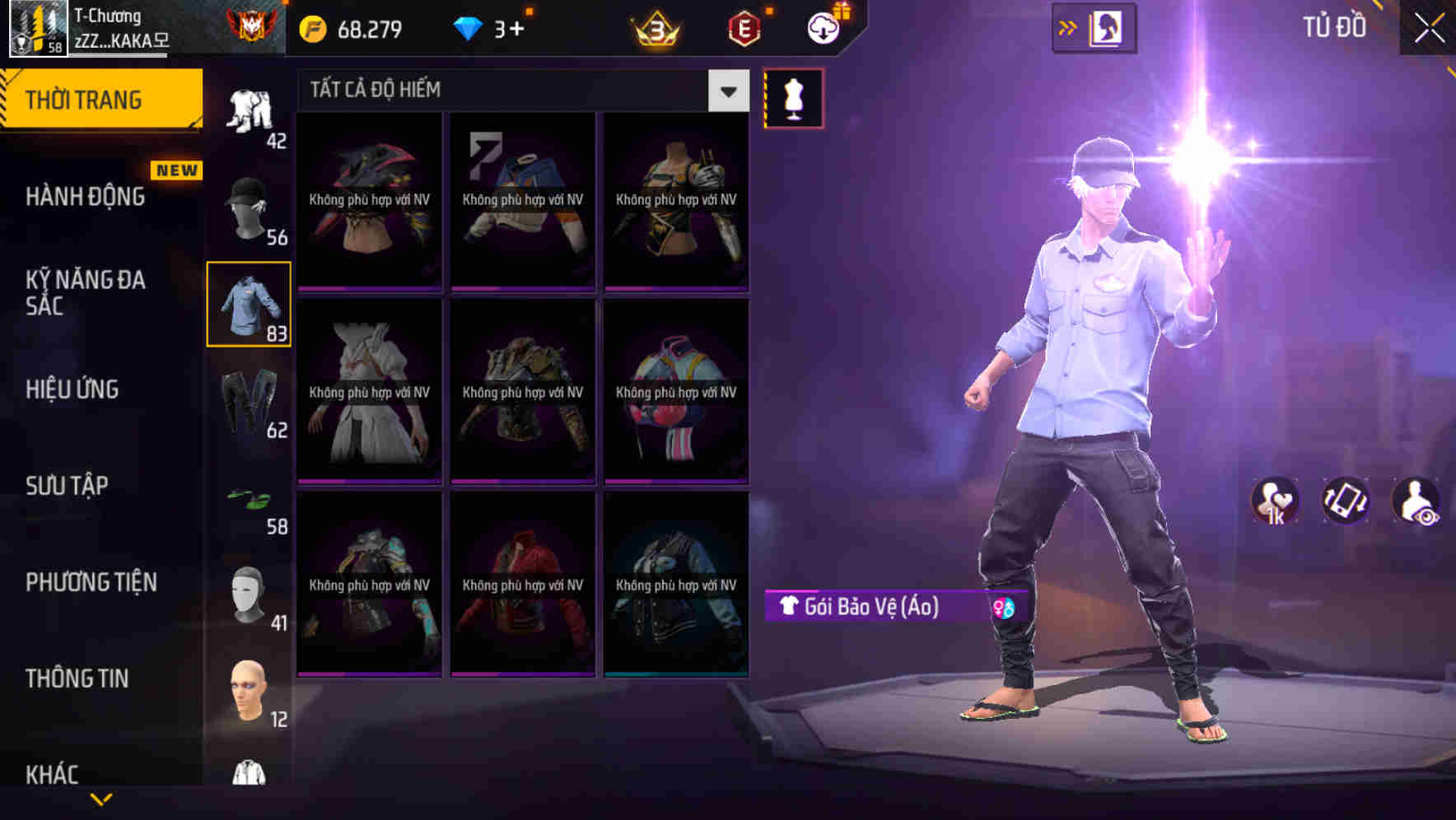This screenshot has width=1456, height=820.
Task: Open the THÔNG TIN section
Action: (x=76, y=679)
